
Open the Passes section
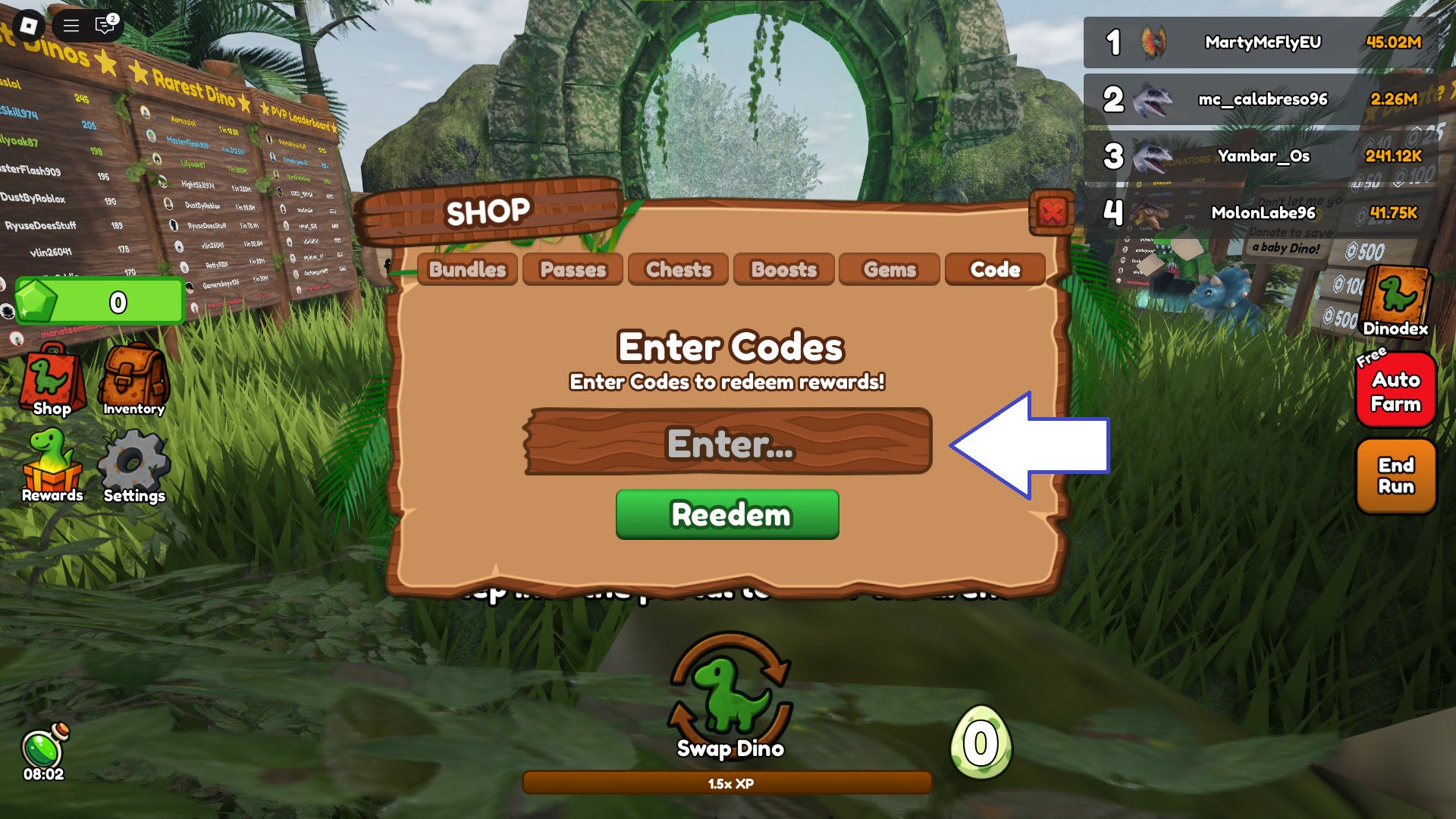tap(572, 269)
